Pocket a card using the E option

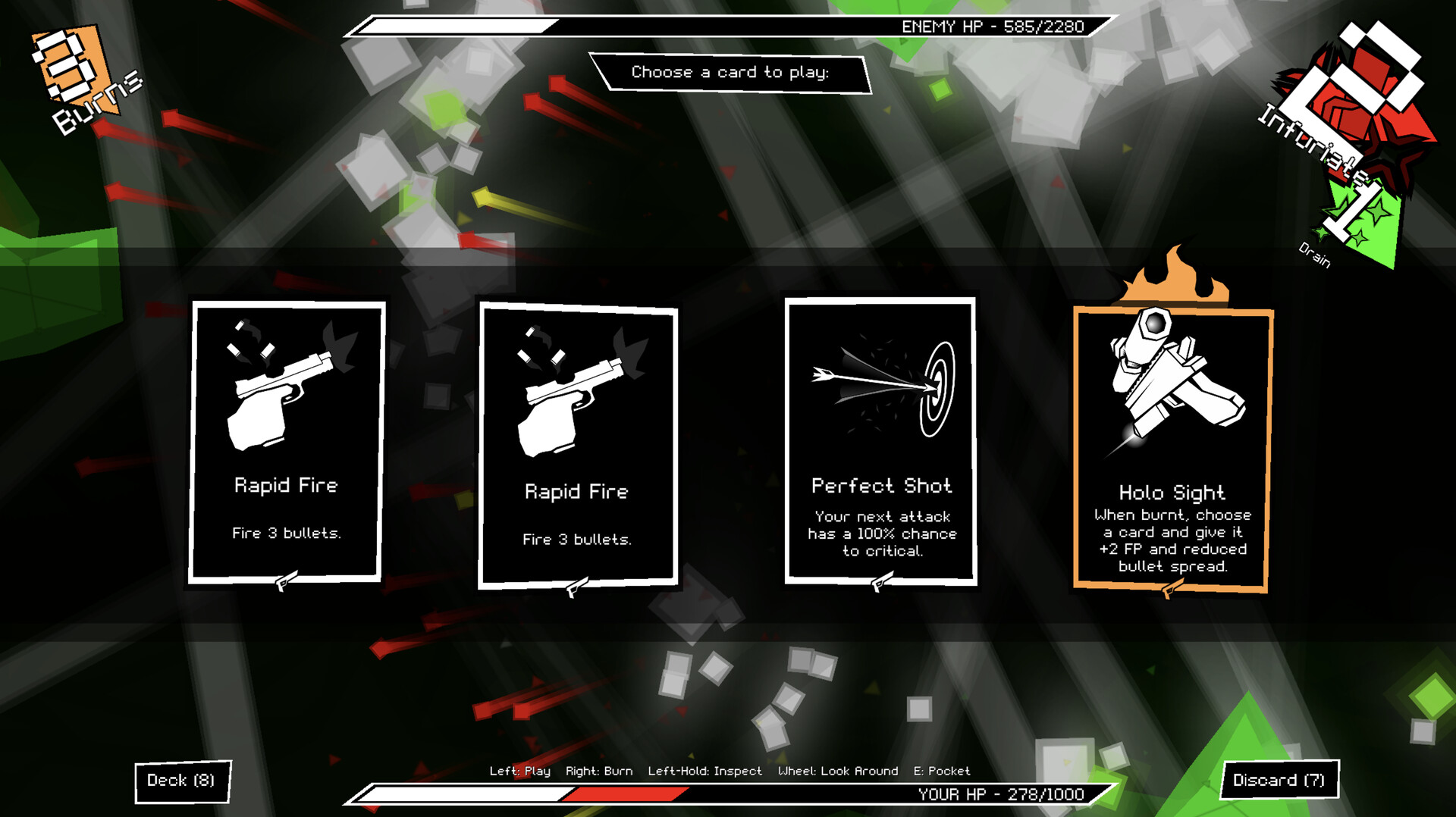pyautogui.click(x=942, y=771)
